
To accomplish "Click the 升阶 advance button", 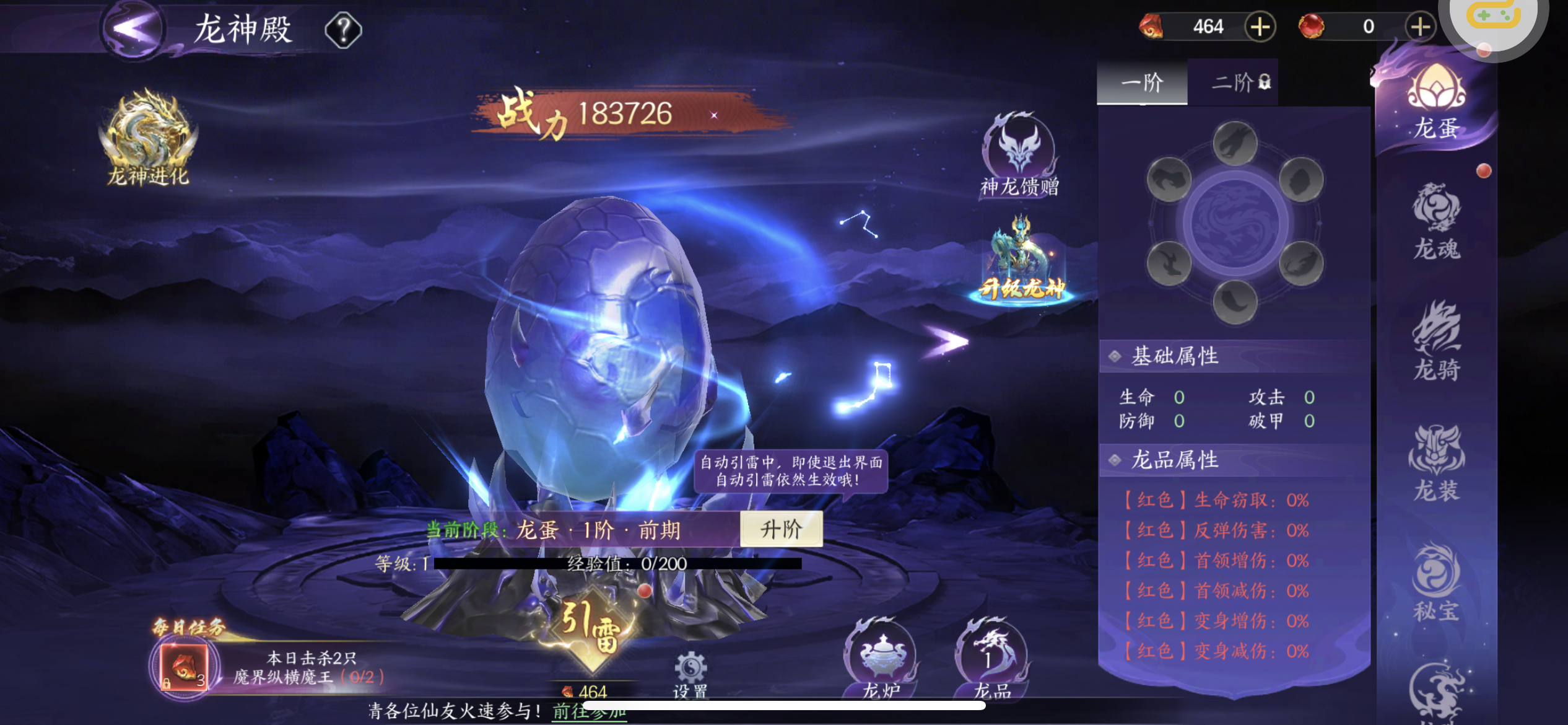I will click(781, 529).
